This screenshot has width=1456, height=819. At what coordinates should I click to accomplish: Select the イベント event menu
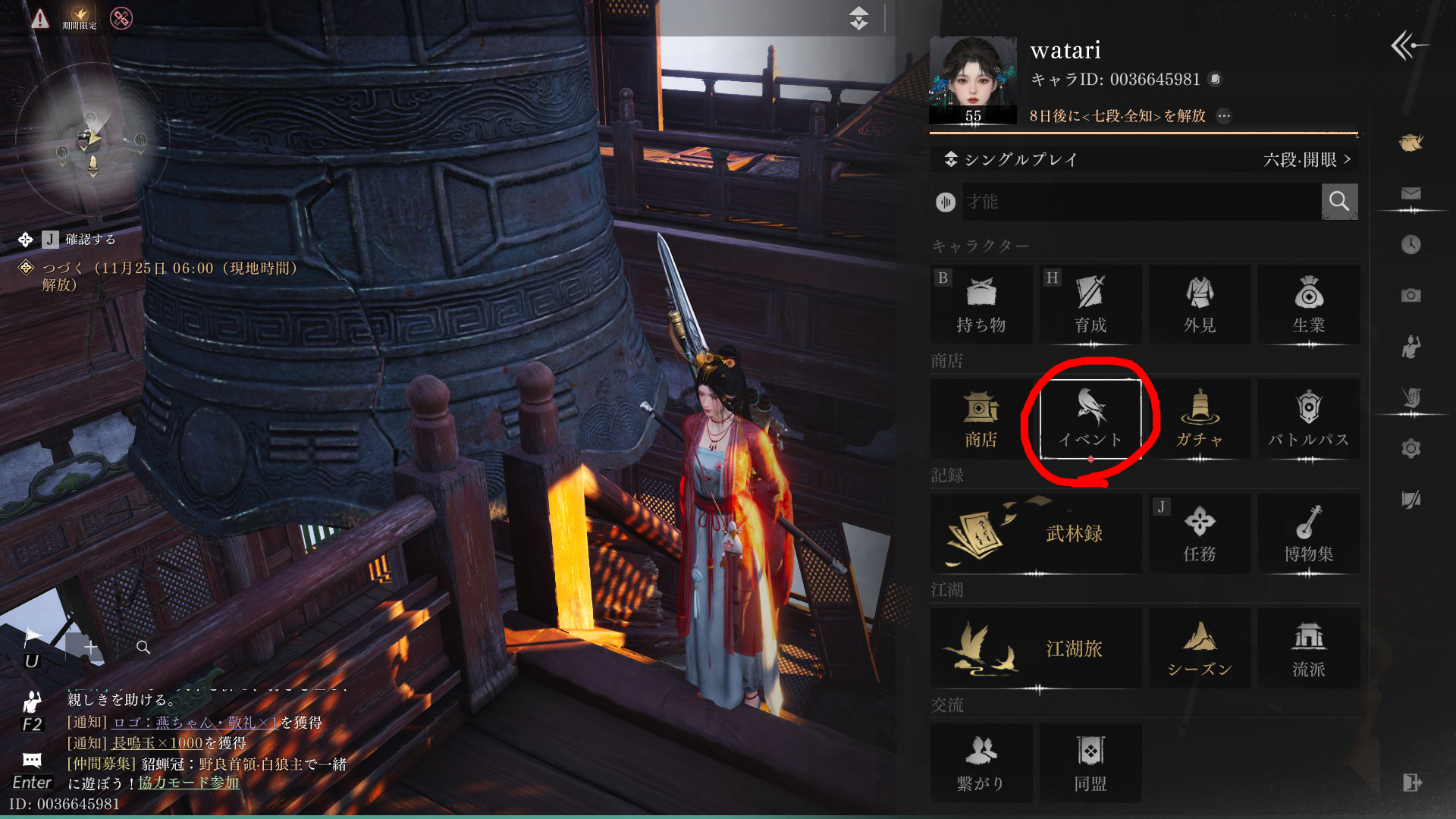click(1090, 419)
